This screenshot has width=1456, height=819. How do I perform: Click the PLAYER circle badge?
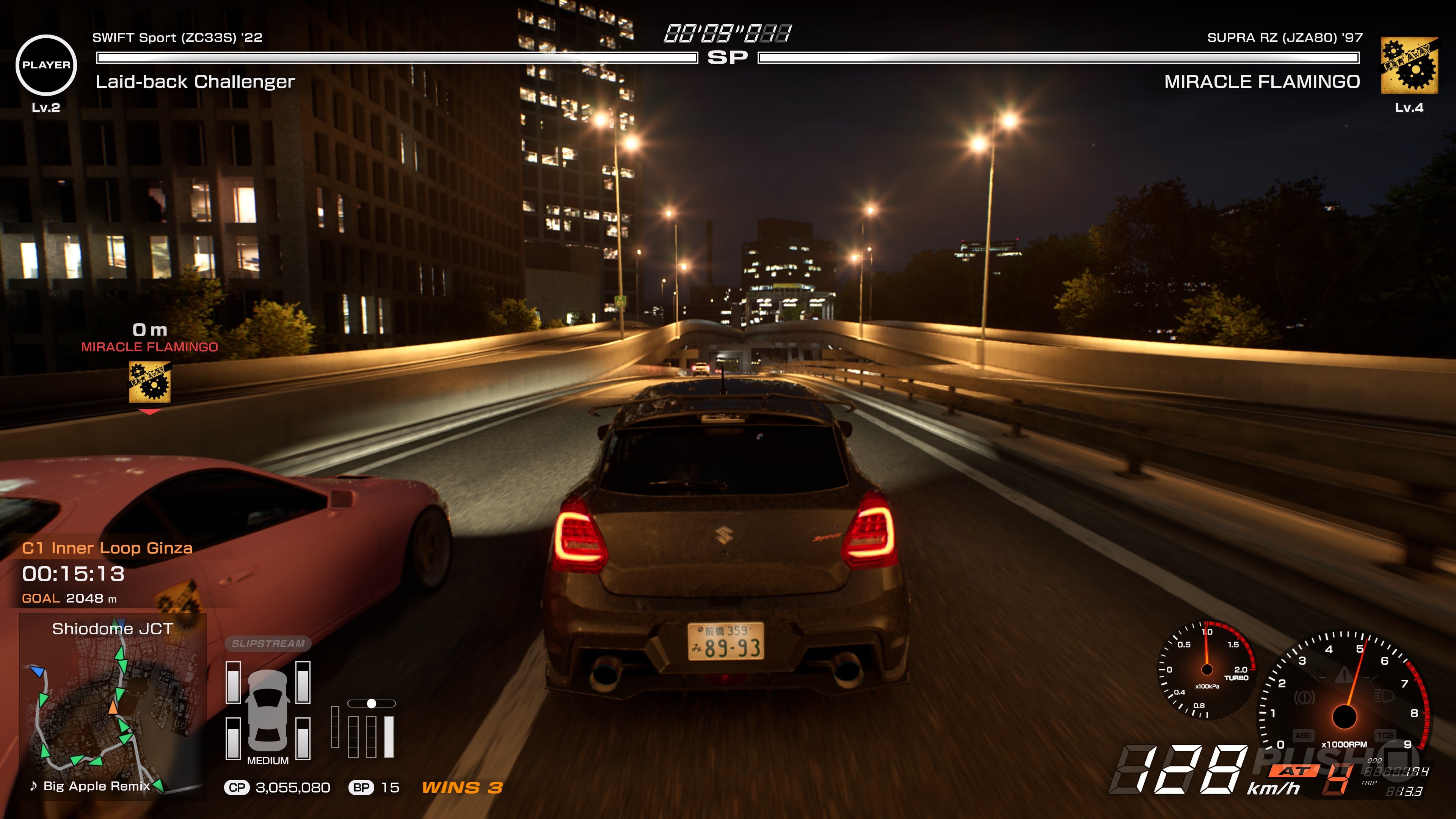pyautogui.click(x=46, y=65)
